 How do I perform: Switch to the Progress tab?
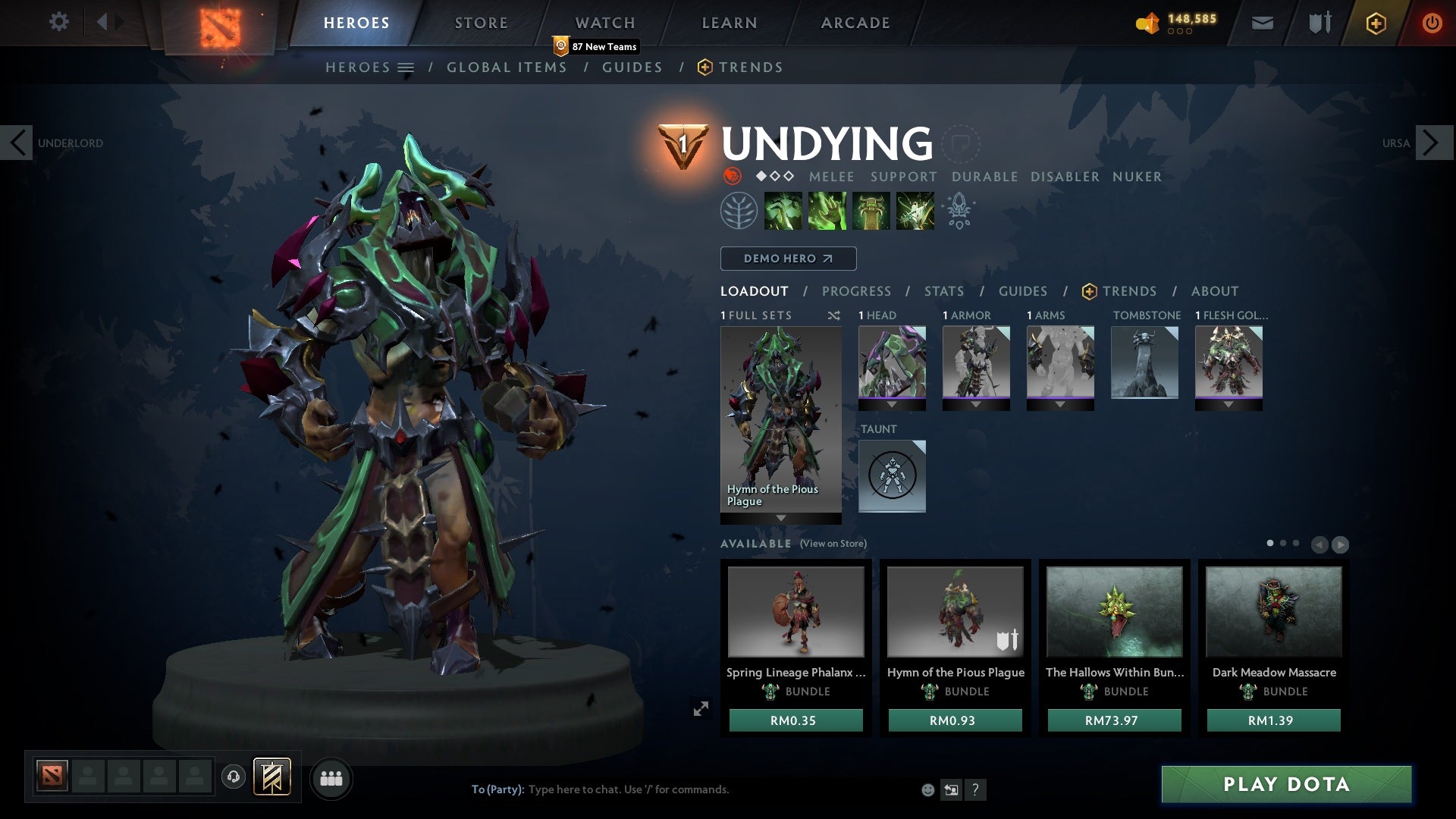(856, 290)
